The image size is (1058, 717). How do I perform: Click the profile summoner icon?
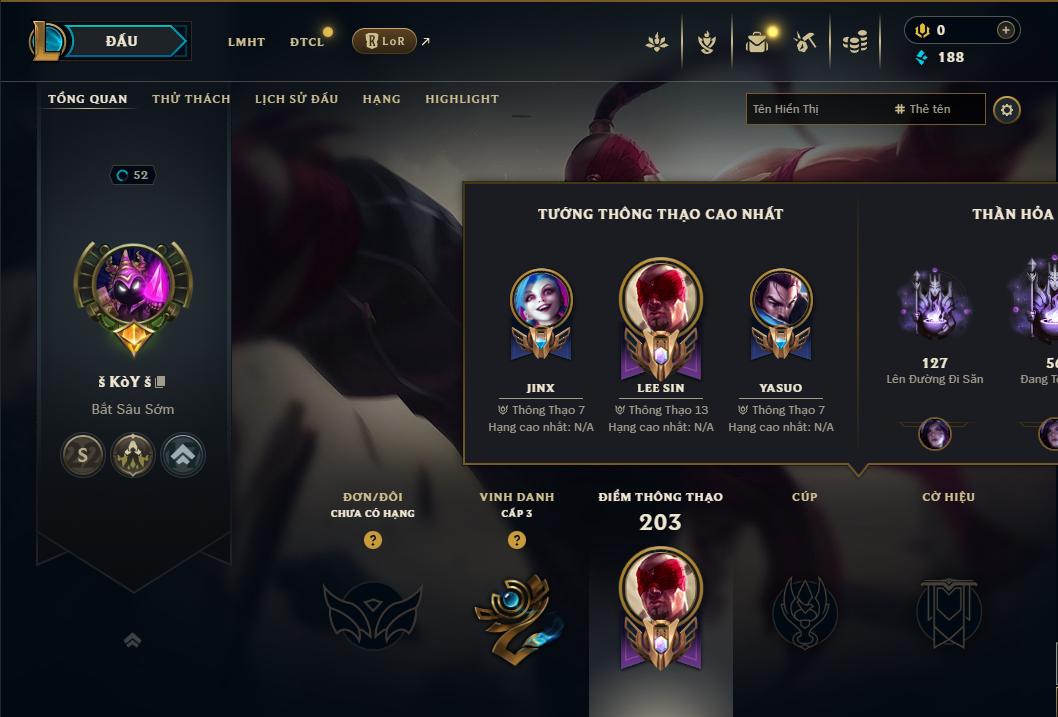point(133,289)
